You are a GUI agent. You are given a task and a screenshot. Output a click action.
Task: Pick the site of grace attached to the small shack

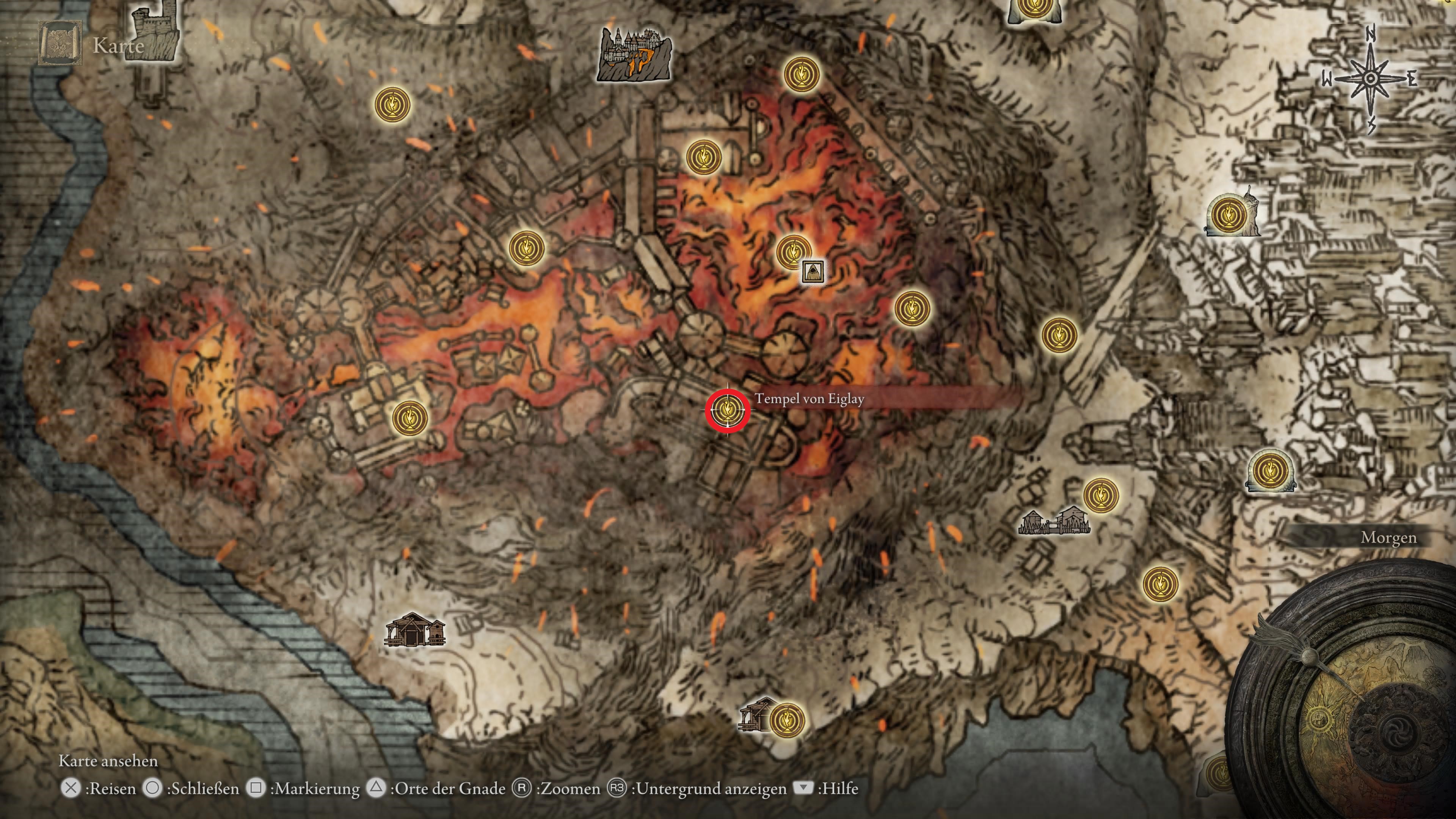(787, 720)
